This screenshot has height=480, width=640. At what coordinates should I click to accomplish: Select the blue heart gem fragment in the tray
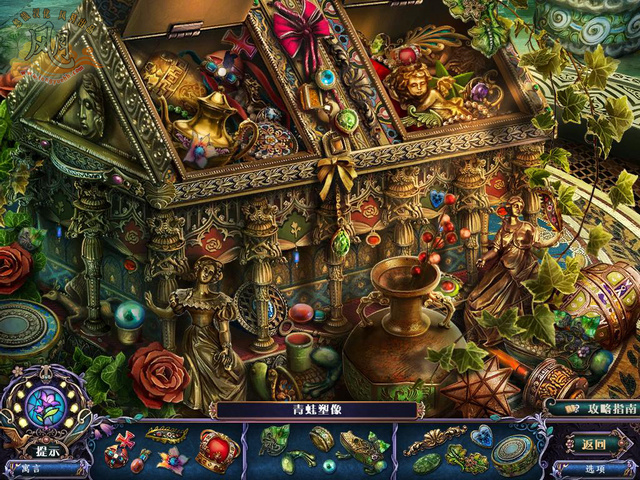[x=482, y=436]
